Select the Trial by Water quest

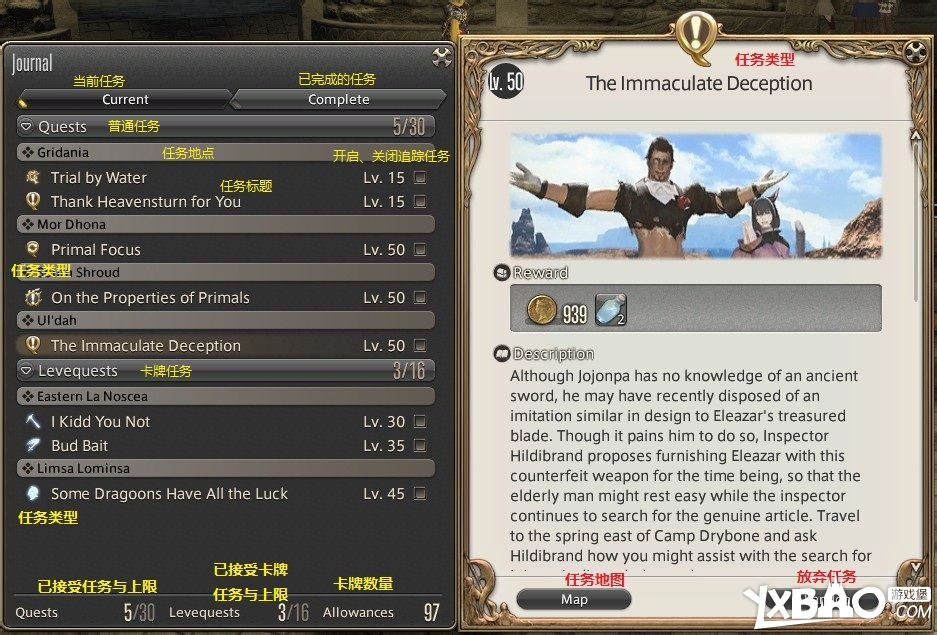[99, 178]
